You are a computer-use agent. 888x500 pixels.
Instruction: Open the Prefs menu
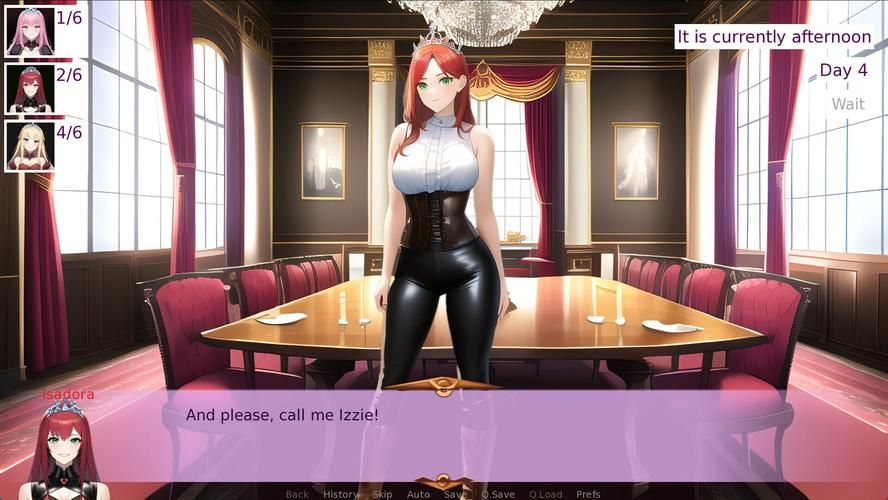(x=588, y=494)
